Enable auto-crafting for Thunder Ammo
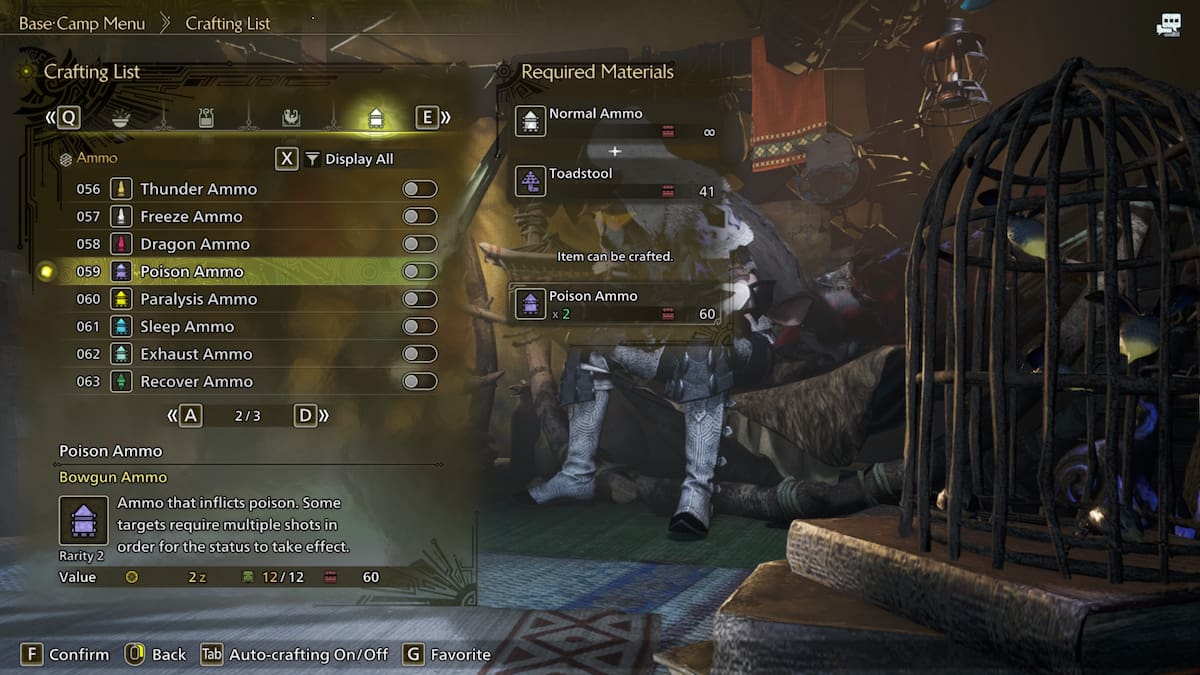The height and width of the screenshot is (675, 1200). (420, 189)
